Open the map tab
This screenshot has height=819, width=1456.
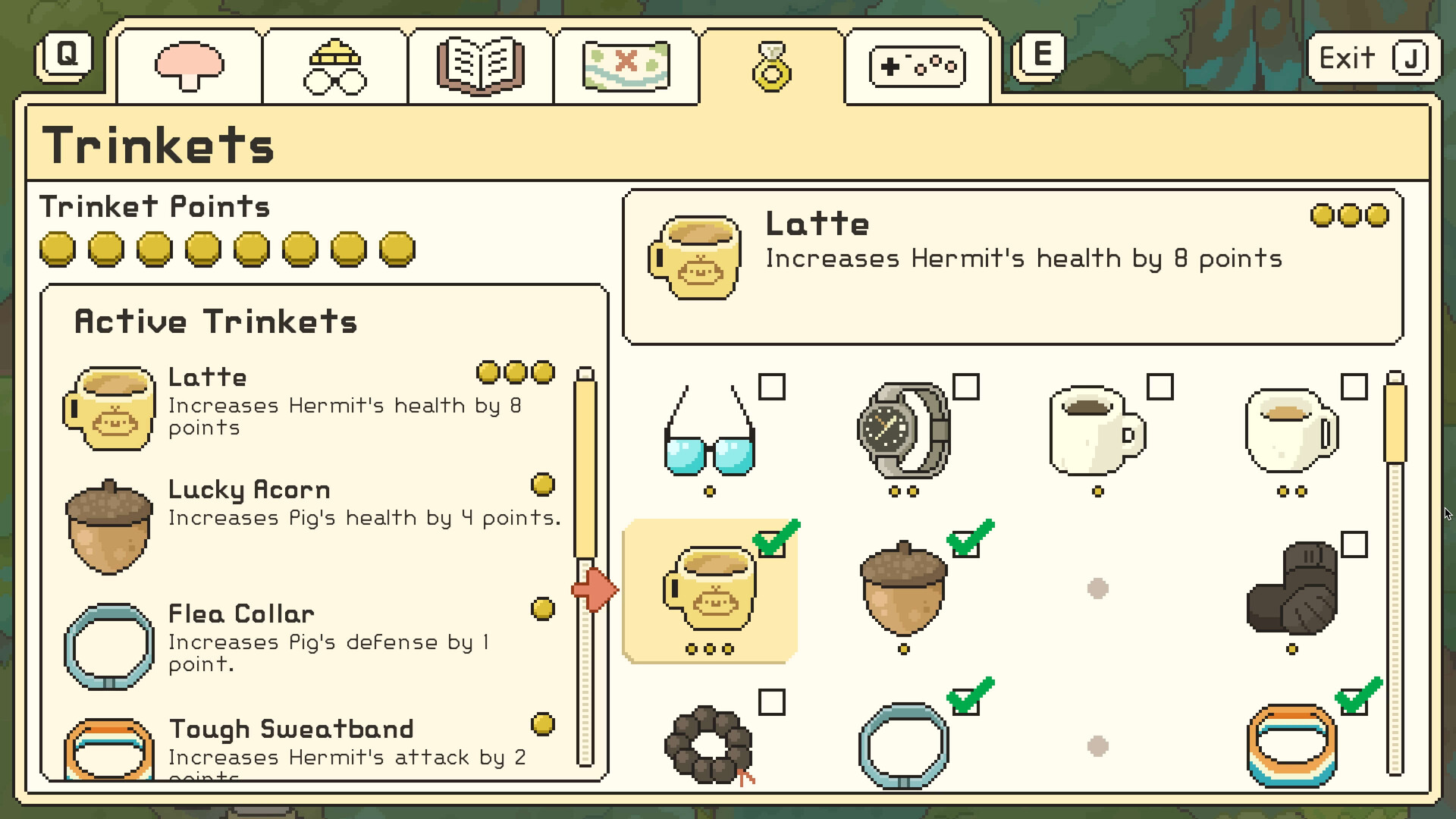click(626, 64)
